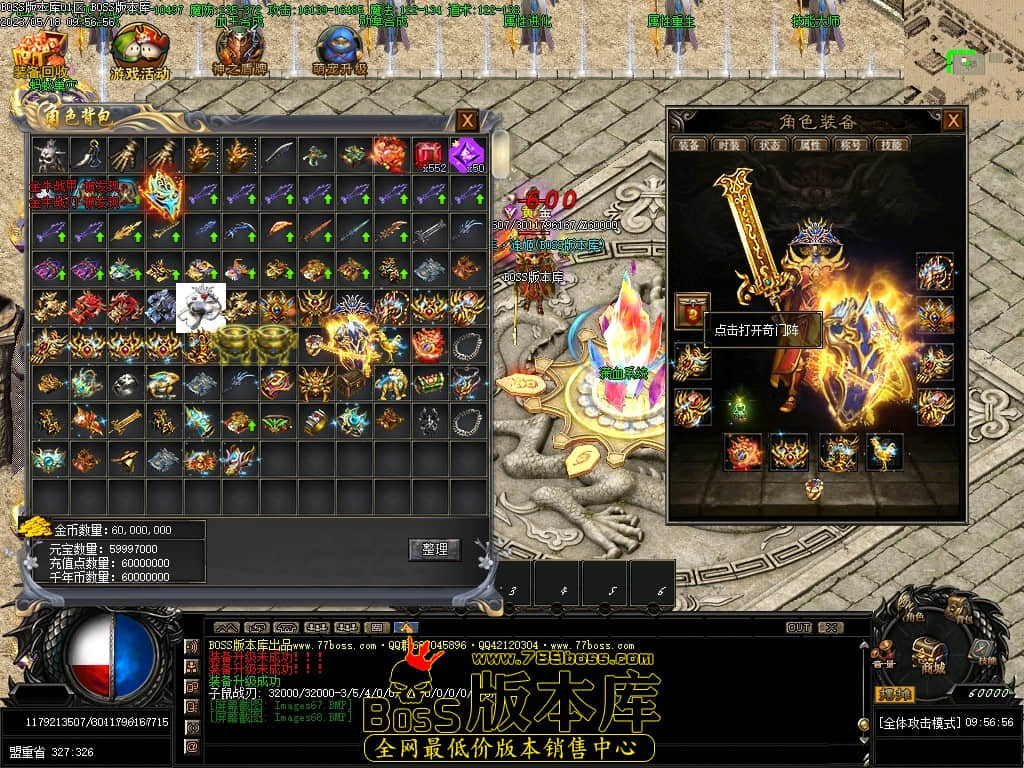Select the 属性 attributes tab

(809, 145)
